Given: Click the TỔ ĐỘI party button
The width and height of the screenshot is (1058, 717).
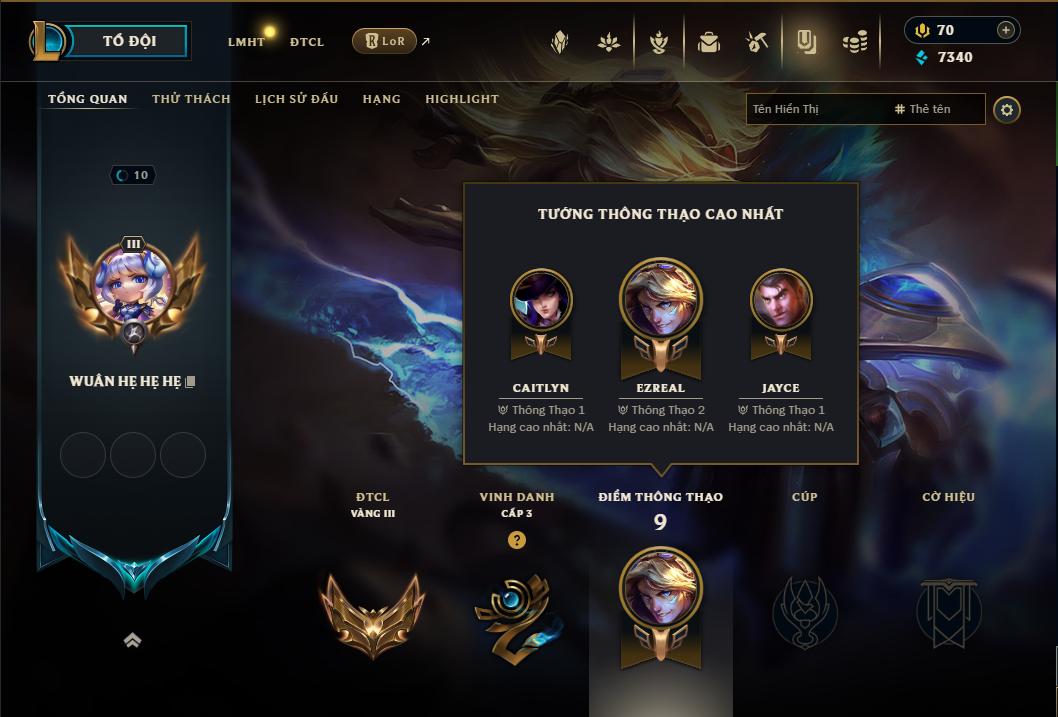Looking at the screenshot, I should click(129, 41).
